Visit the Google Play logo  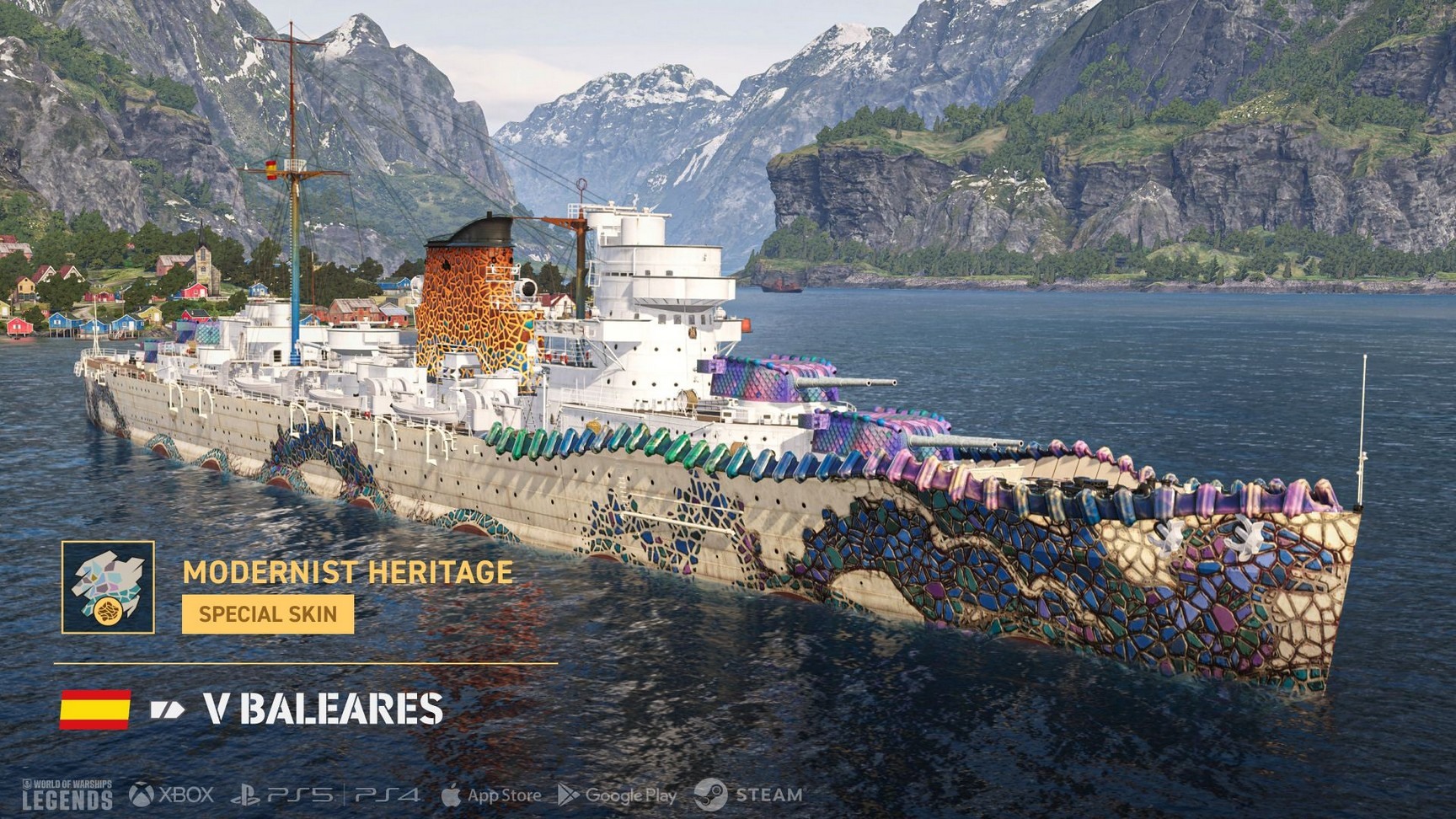618,795
